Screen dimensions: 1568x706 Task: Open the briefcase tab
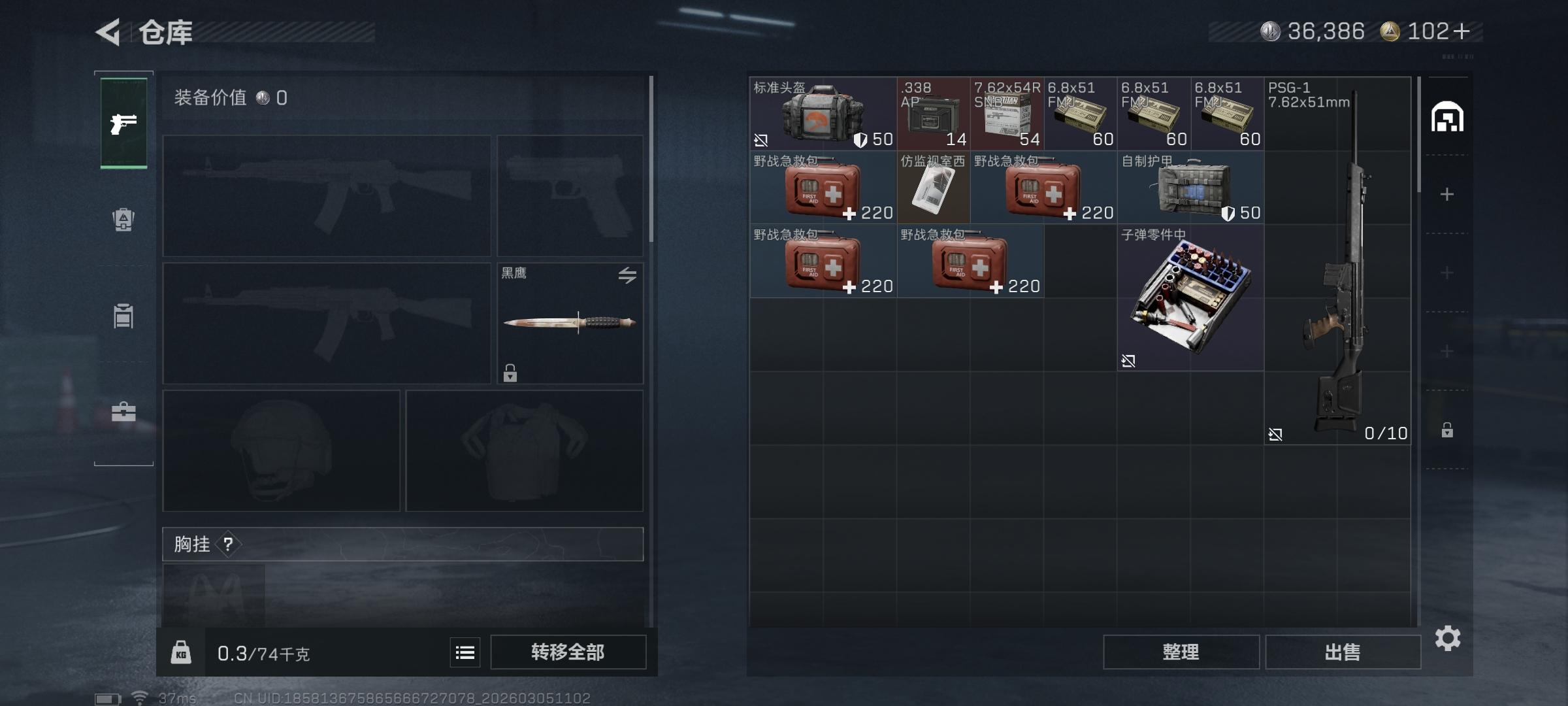point(123,412)
